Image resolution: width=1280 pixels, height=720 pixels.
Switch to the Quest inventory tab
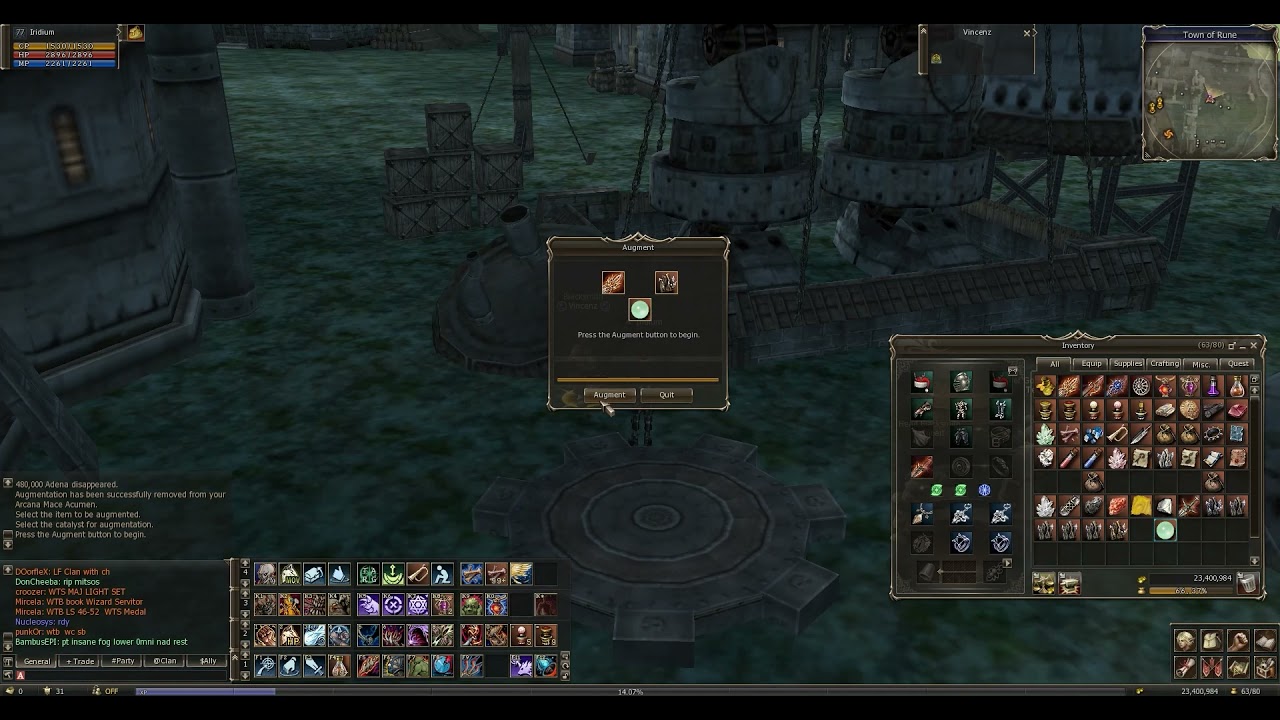click(x=1238, y=364)
